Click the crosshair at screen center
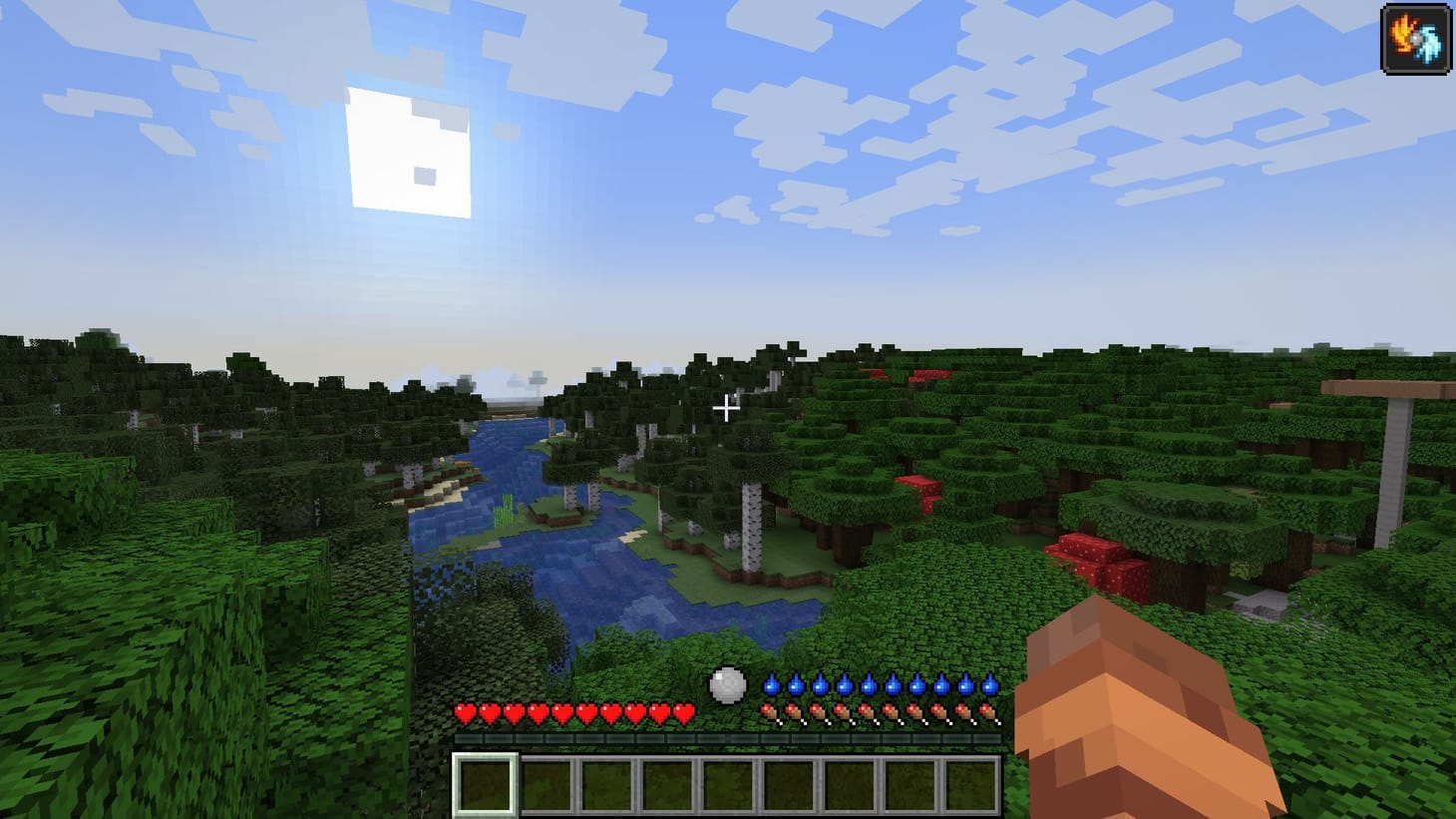1456x819 pixels. (x=727, y=409)
